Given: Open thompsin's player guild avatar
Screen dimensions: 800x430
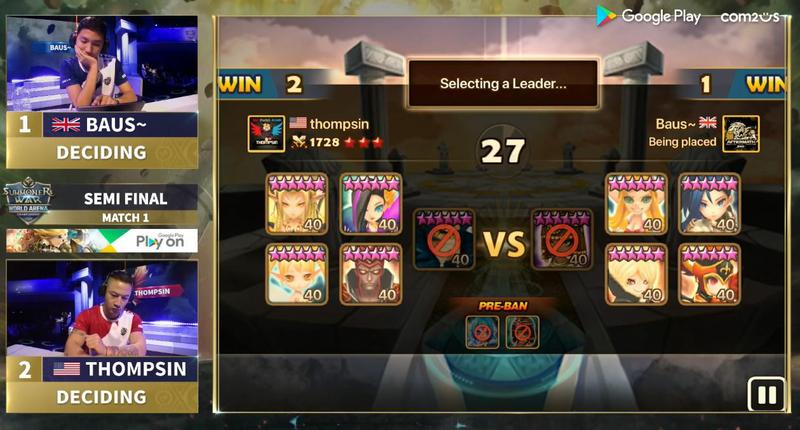Looking at the screenshot, I should pos(266,133).
